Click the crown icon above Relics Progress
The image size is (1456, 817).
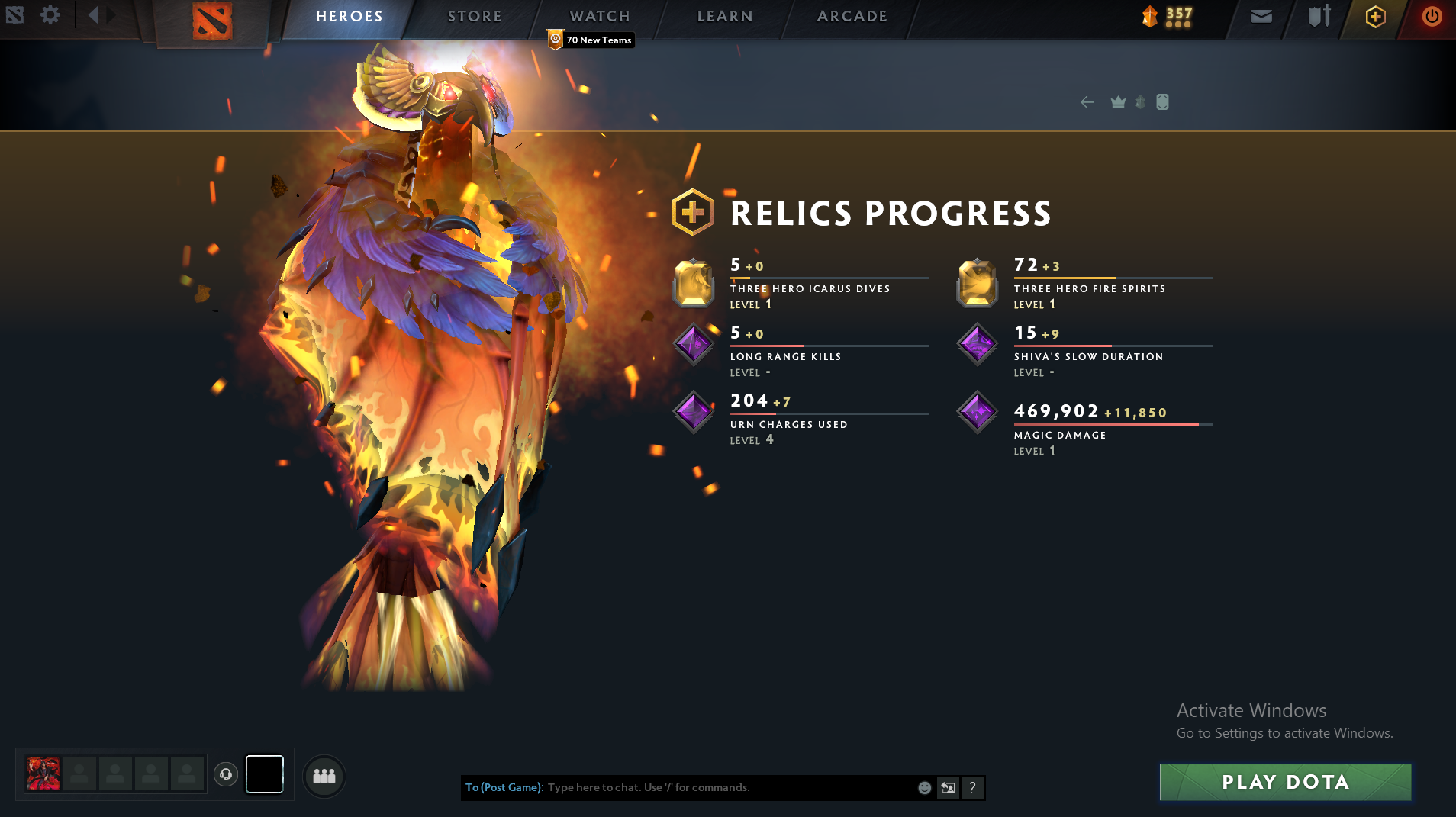click(x=1116, y=101)
